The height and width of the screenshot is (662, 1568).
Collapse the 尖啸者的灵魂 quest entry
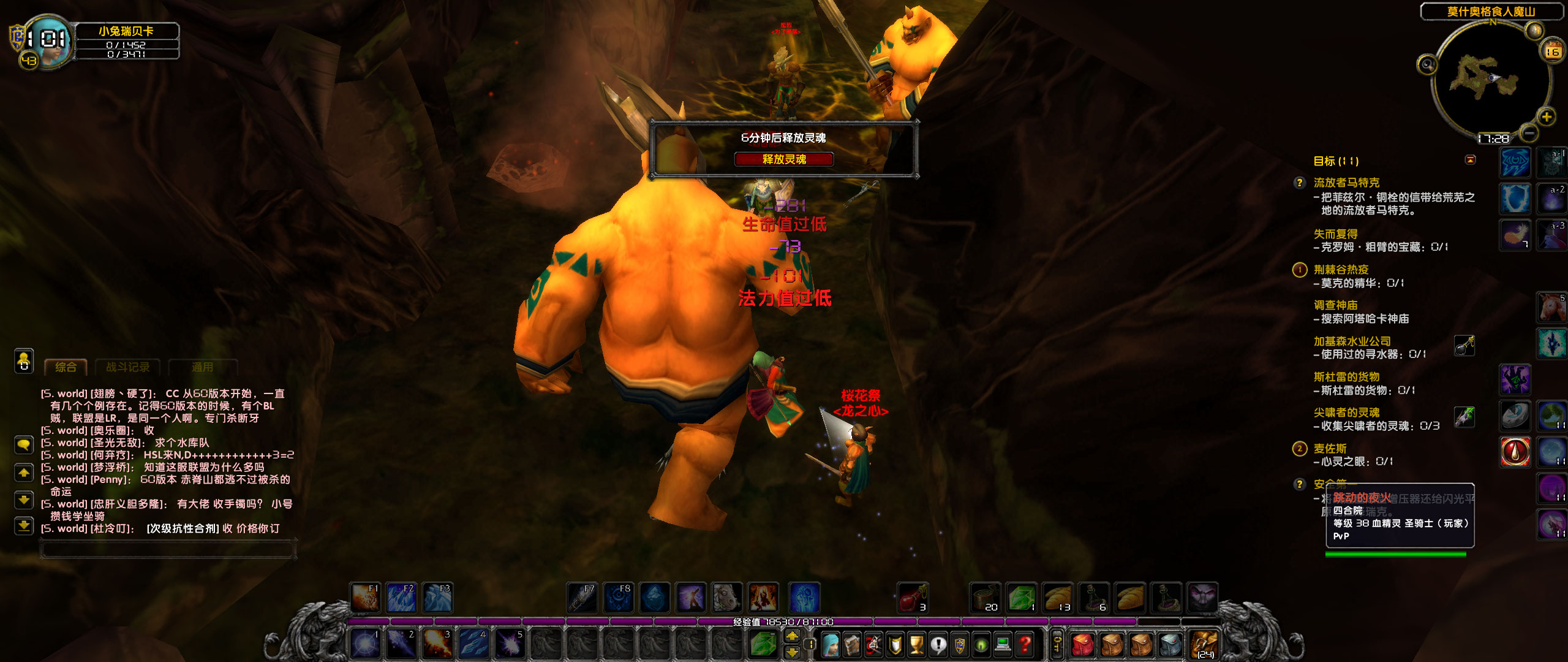pyautogui.click(x=1347, y=413)
